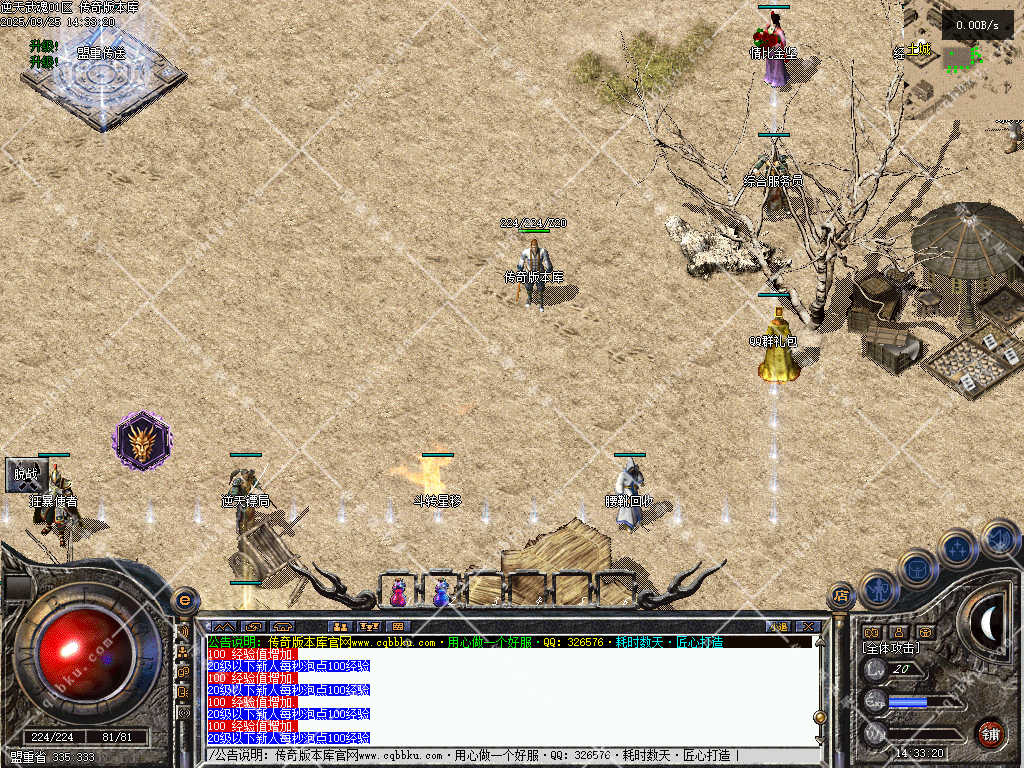
Task: Open the golden dragon head emblem
Action: coord(142,440)
